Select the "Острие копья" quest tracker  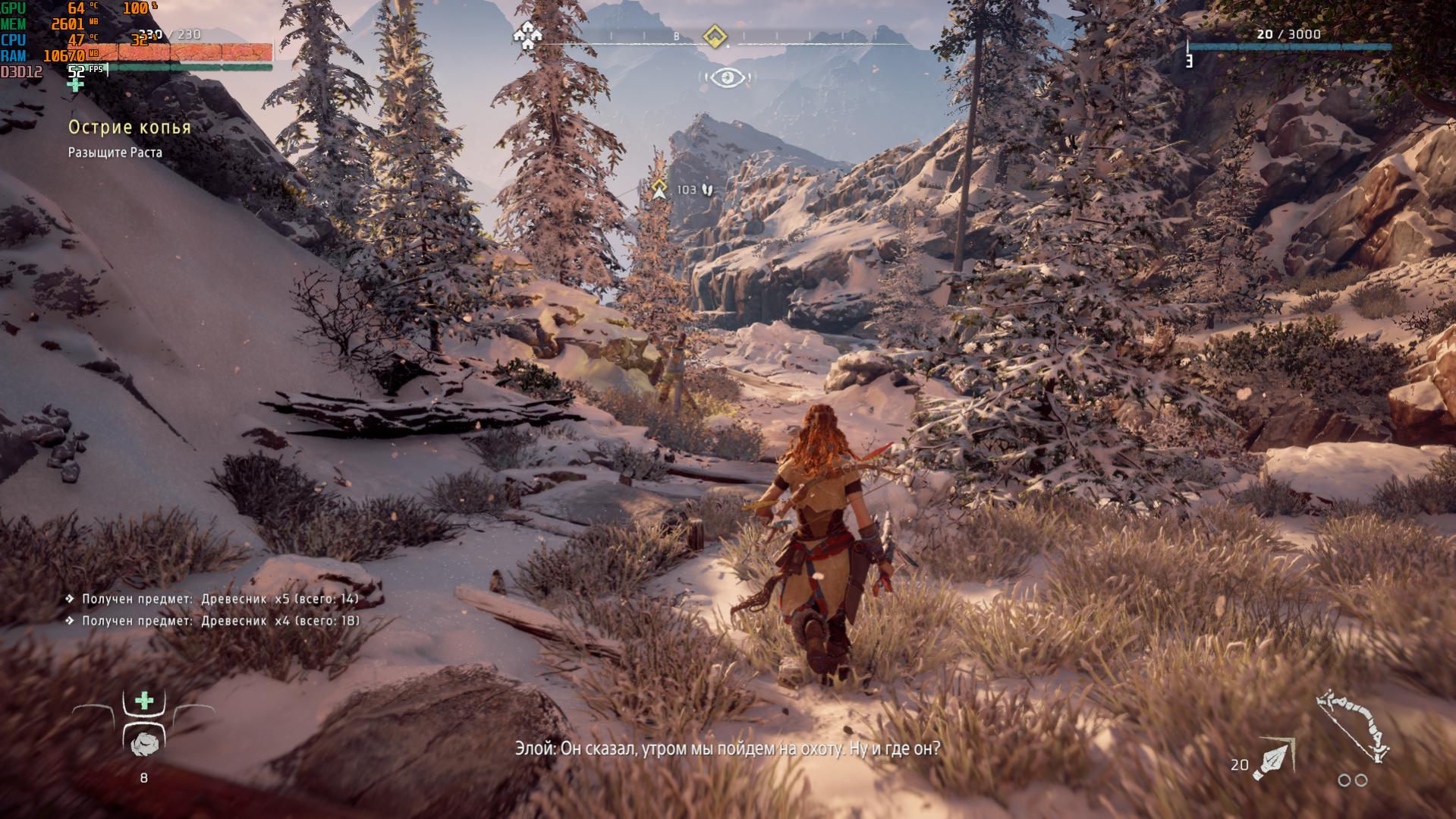[x=130, y=128]
